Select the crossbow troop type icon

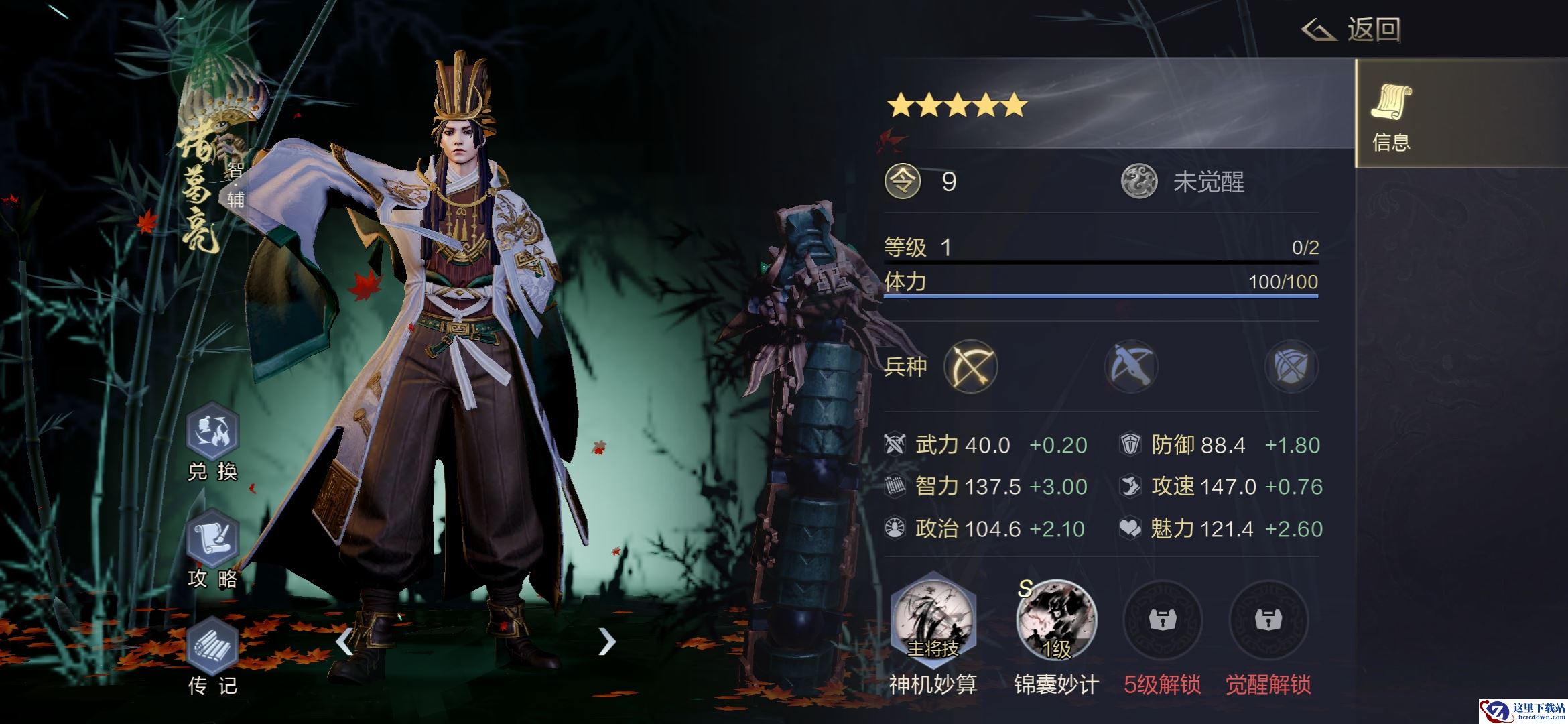pos(1131,366)
